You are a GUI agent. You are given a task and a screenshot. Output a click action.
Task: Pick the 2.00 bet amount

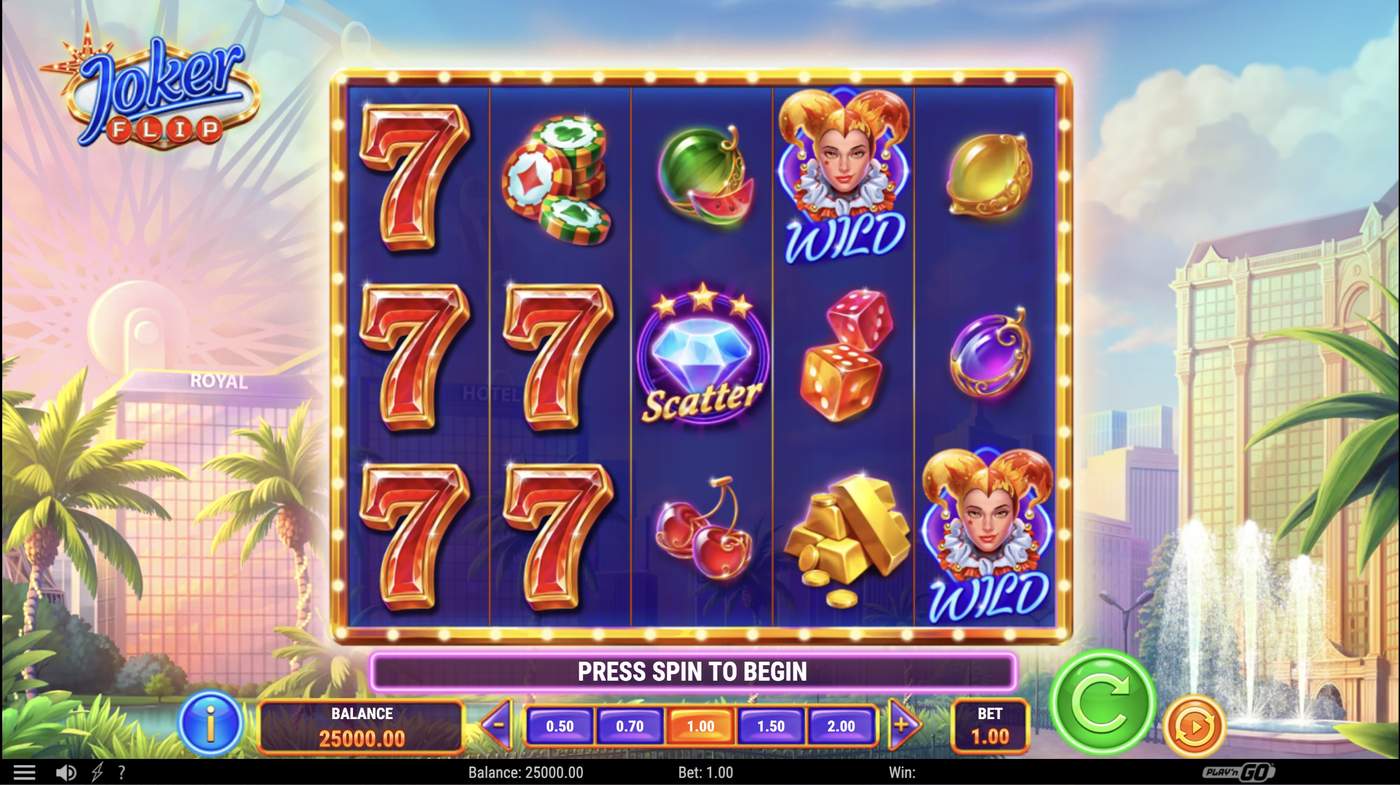point(841,726)
